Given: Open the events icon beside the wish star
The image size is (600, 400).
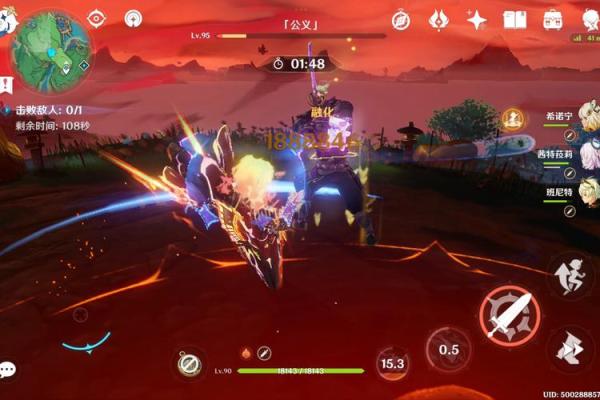Looking at the screenshot, I should pos(439,19).
